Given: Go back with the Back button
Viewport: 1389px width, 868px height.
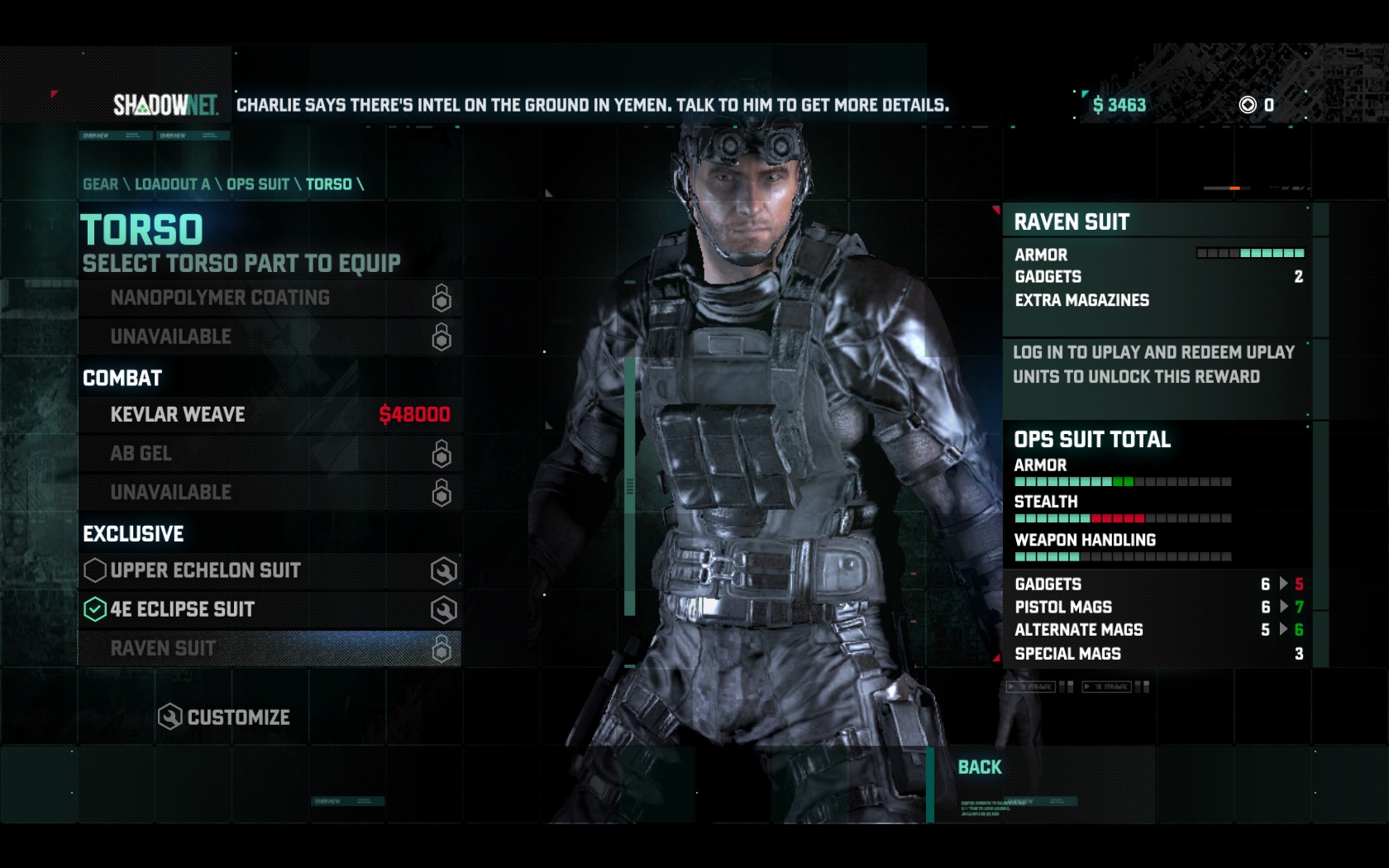Looking at the screenshot, I should click(x=980, y=768).
